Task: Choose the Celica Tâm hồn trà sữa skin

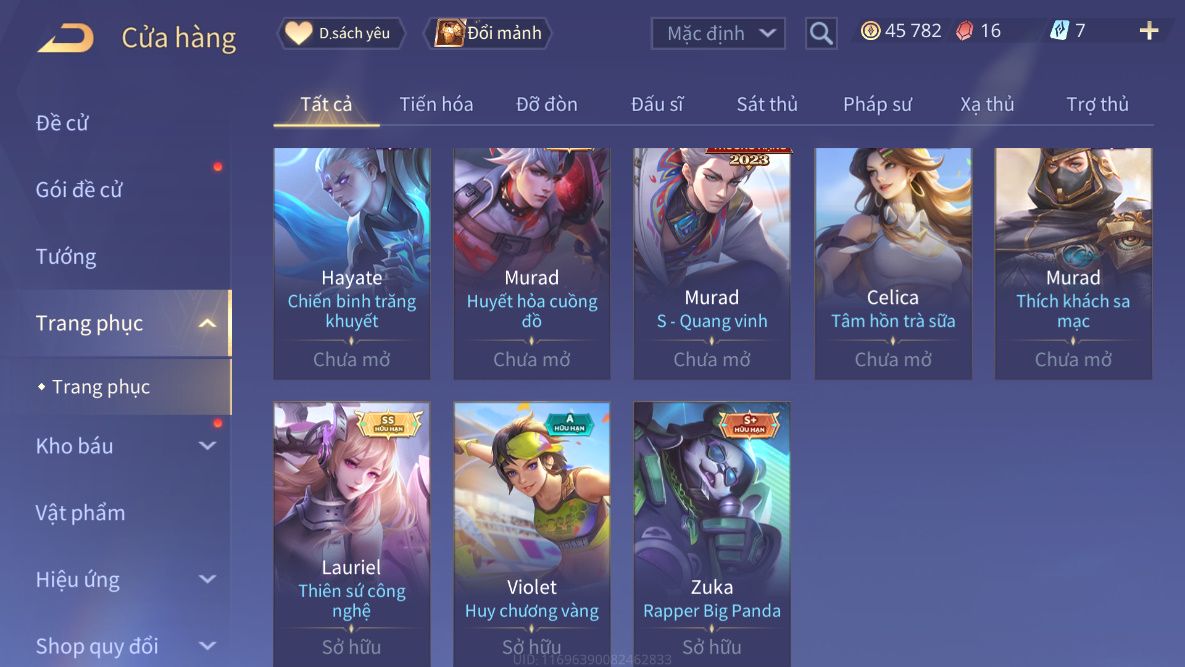Action: pyautogui.click(x=893, y=262)
